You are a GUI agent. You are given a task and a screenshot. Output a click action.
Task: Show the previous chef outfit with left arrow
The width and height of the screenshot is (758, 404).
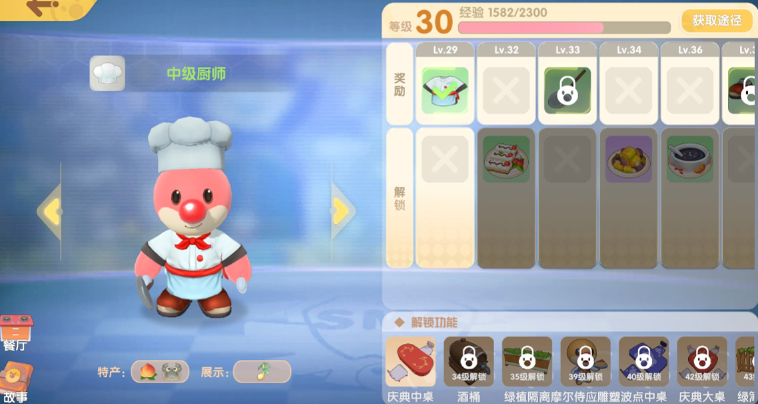pyautogui.click(x=49, y=211)
